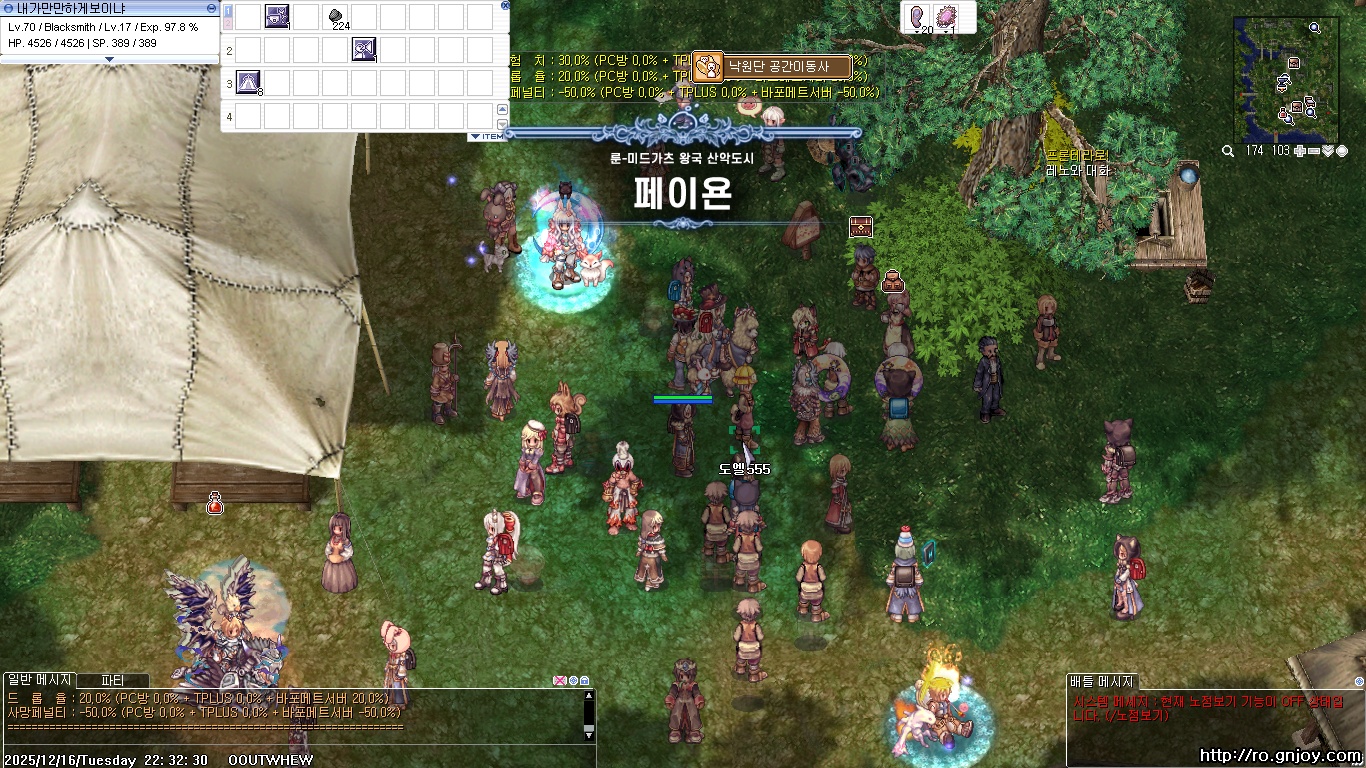Click the magnifier icon below the minimap

[1228, 151]
